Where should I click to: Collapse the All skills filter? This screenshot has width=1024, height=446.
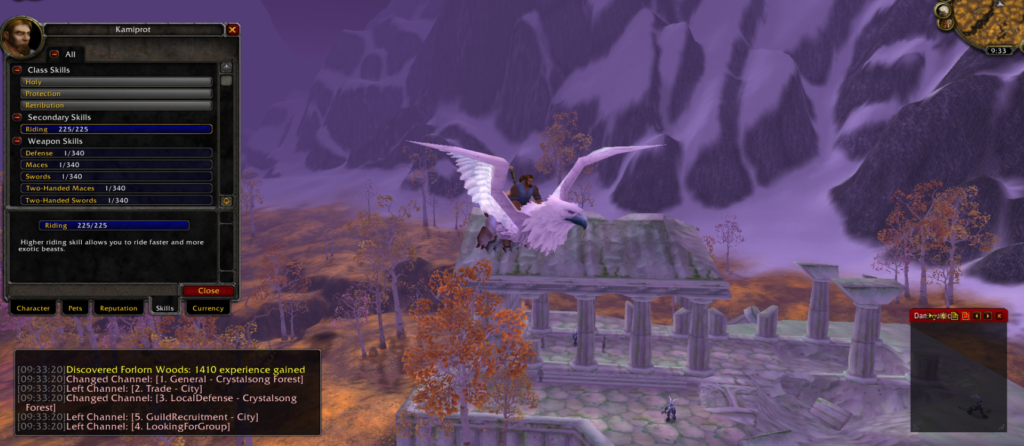(x=54, y=54)
